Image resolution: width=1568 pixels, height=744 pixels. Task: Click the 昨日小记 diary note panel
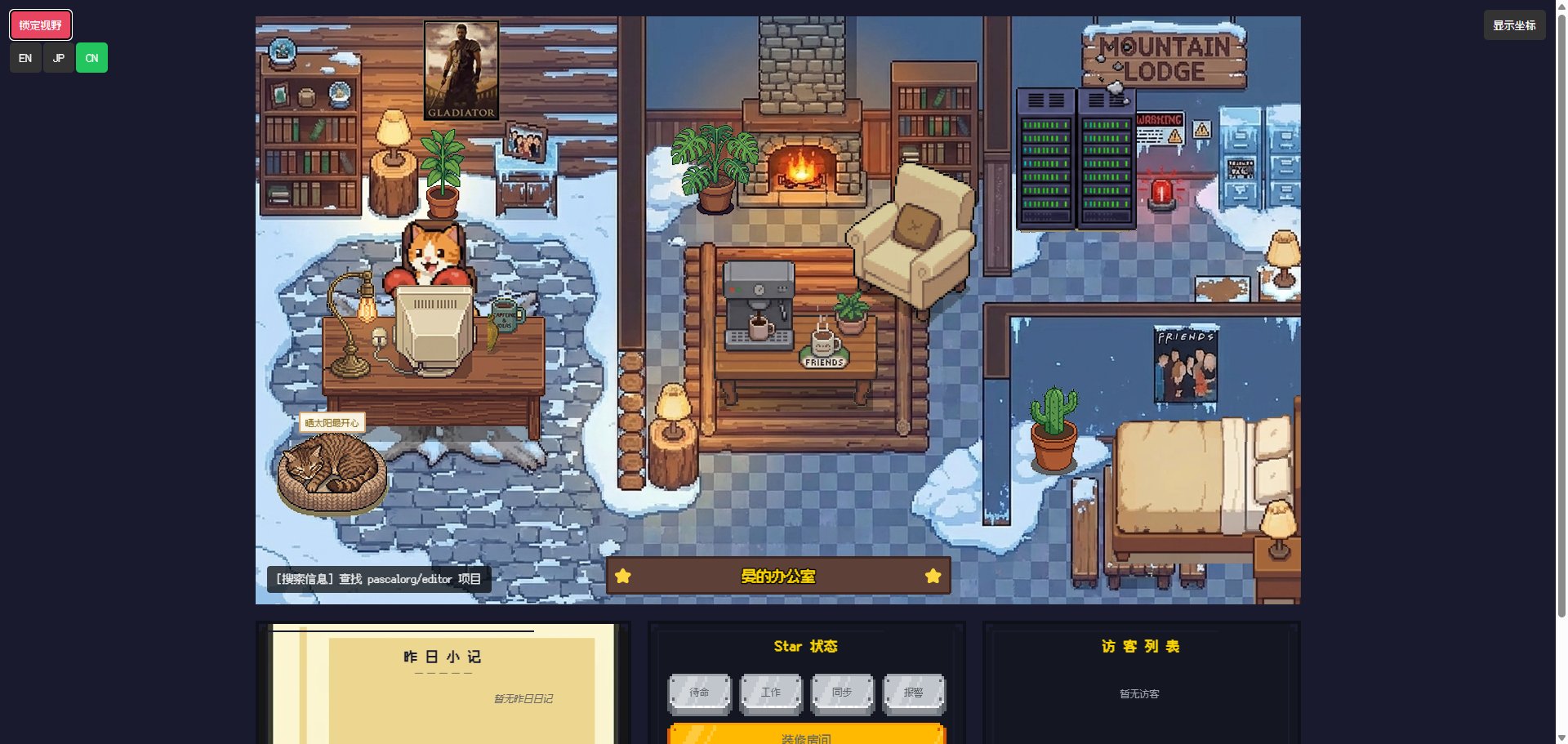tap(443, 686)
